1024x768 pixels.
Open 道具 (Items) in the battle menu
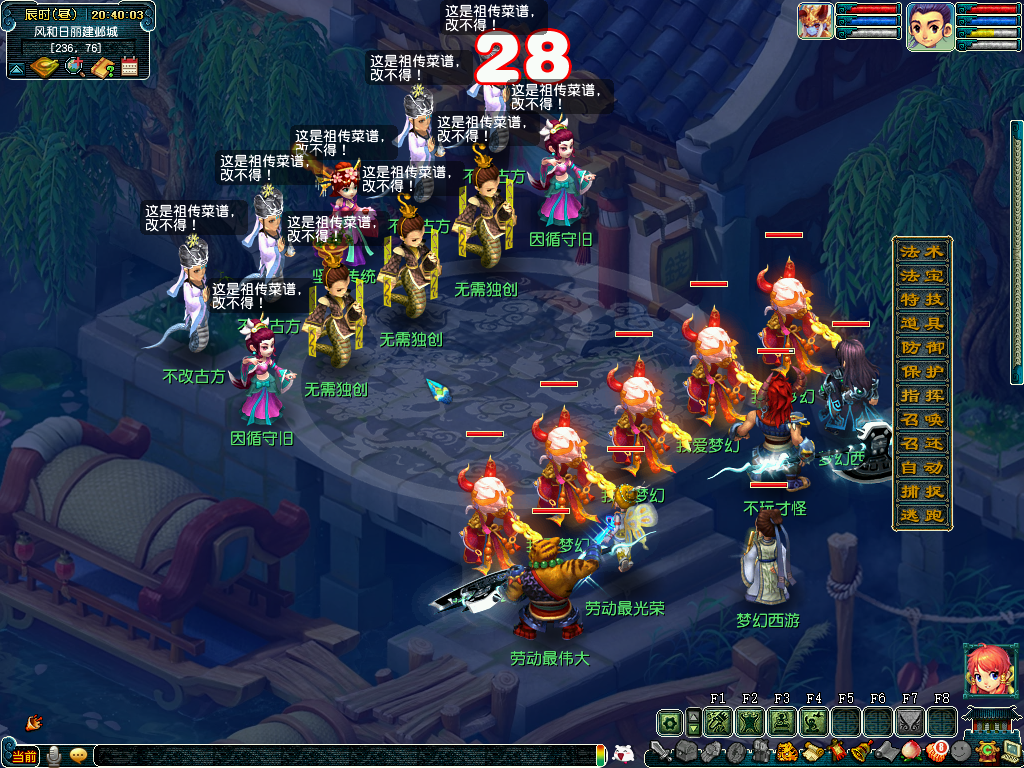[x=921, y=323]
